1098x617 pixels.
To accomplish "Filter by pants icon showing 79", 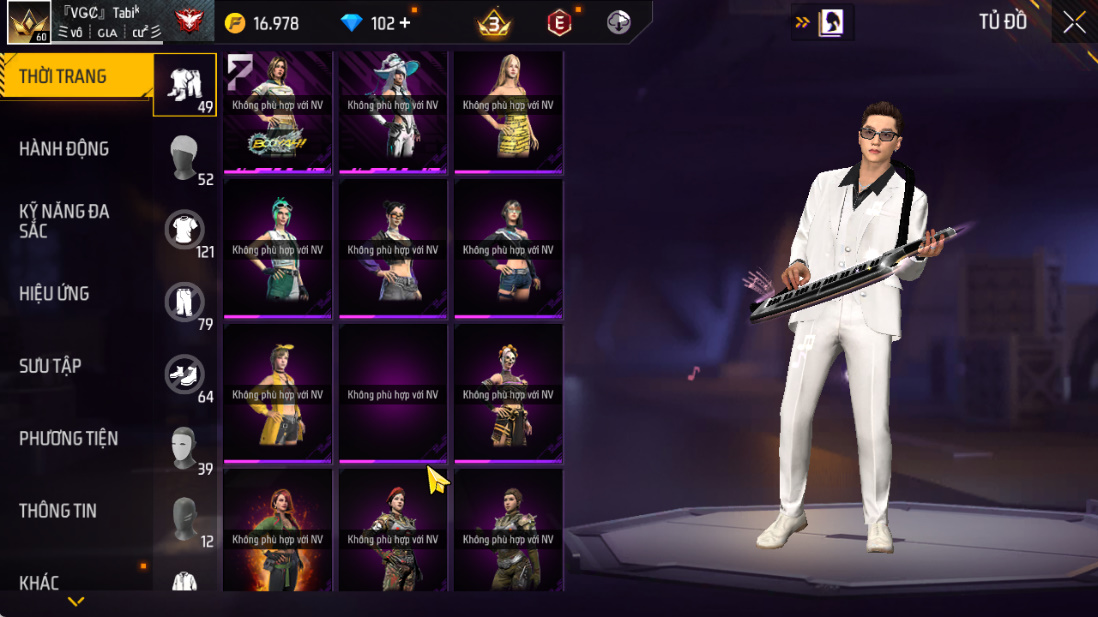I will coord(185,302).
